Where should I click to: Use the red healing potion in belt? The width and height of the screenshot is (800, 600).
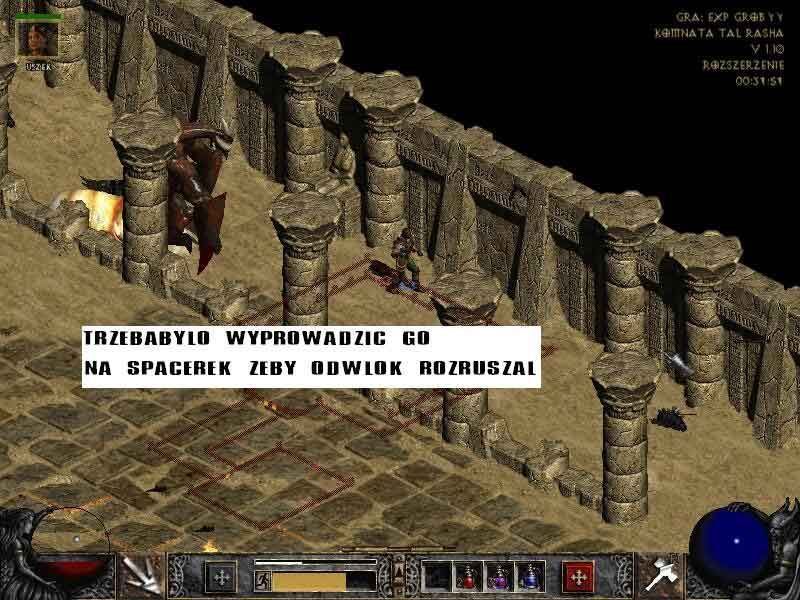pos(468,576)
